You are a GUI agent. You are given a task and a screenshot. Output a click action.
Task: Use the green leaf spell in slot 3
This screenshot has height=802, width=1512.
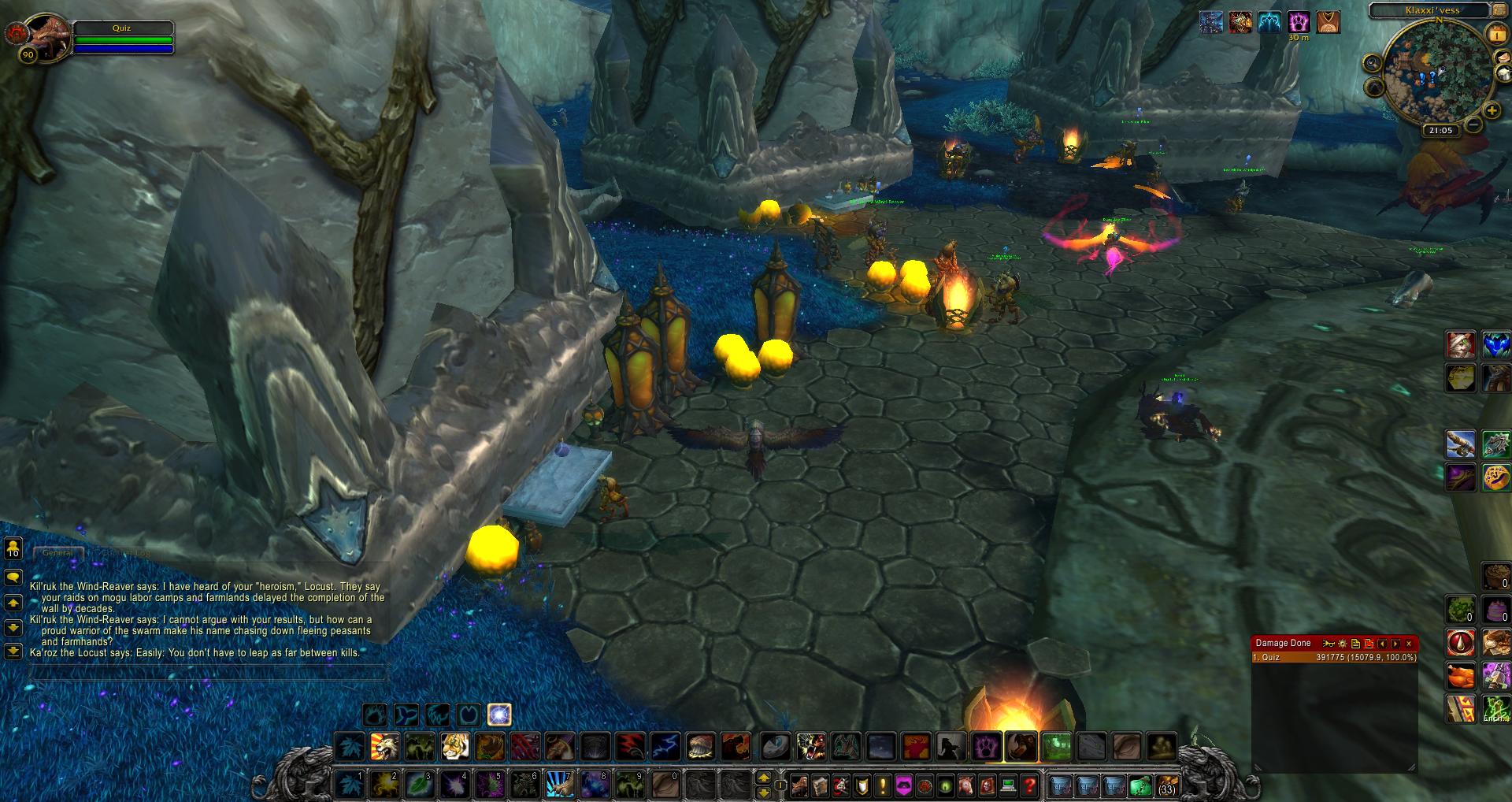coord(418,785)
